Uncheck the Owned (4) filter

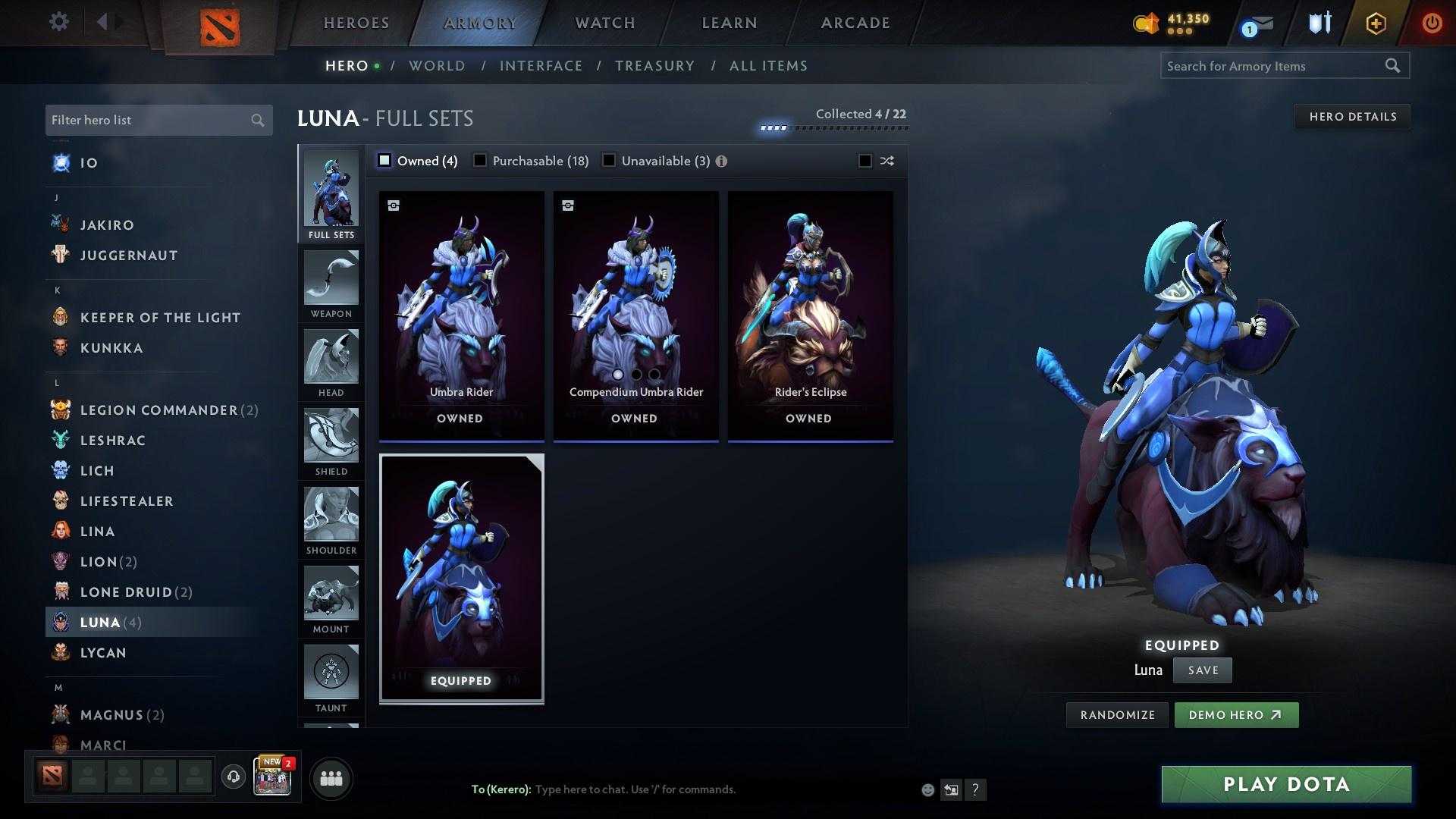pos(384,161)
